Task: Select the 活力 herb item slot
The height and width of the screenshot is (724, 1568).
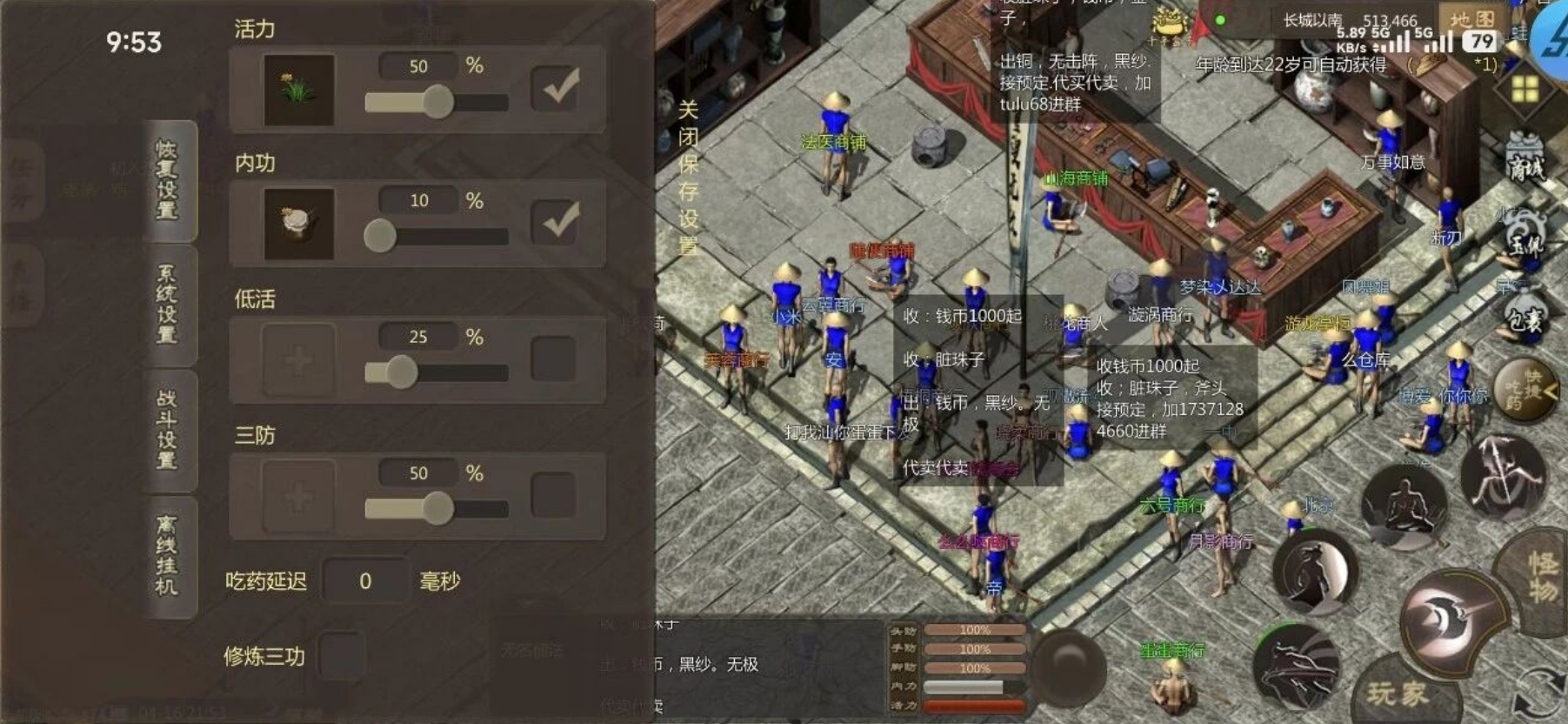Action: (298, 90)
